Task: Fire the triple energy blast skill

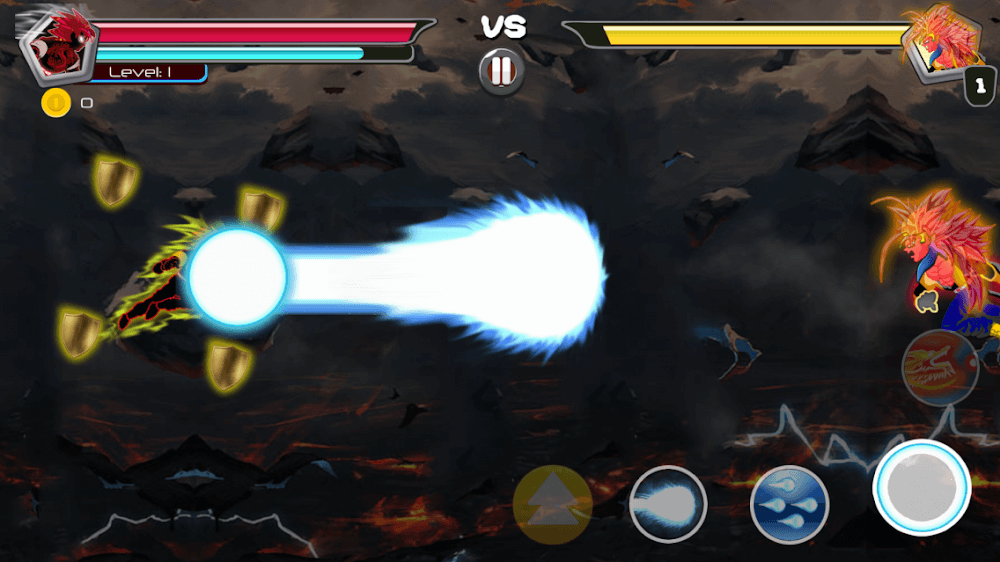Action: click(x=790, y=504)
